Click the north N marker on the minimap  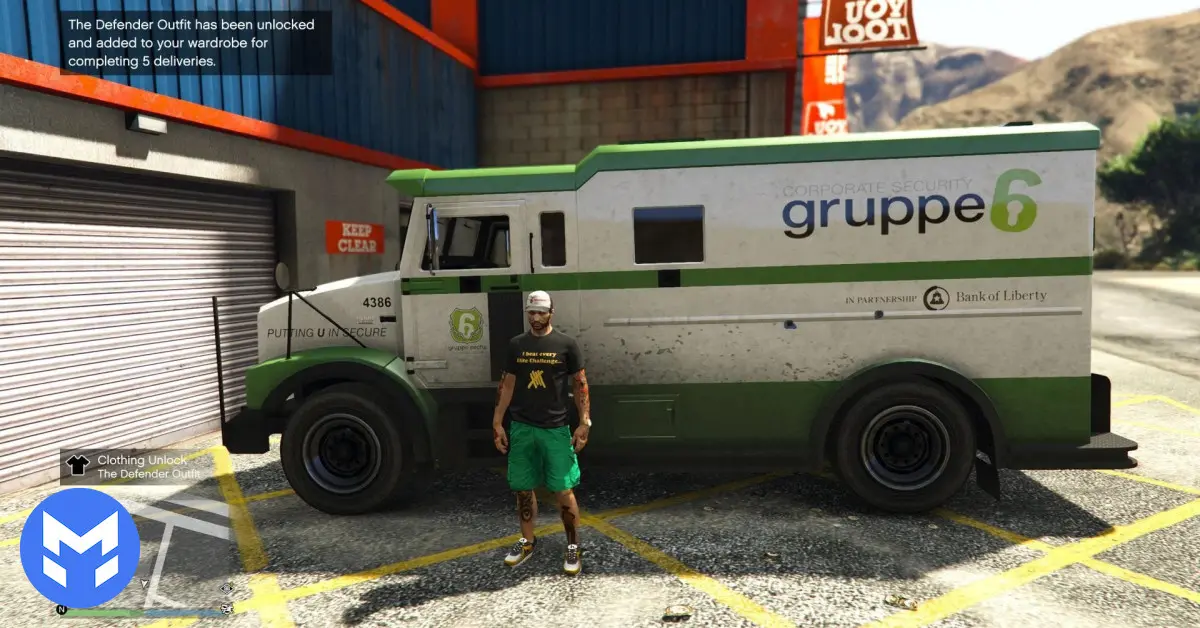coord(61,609)
